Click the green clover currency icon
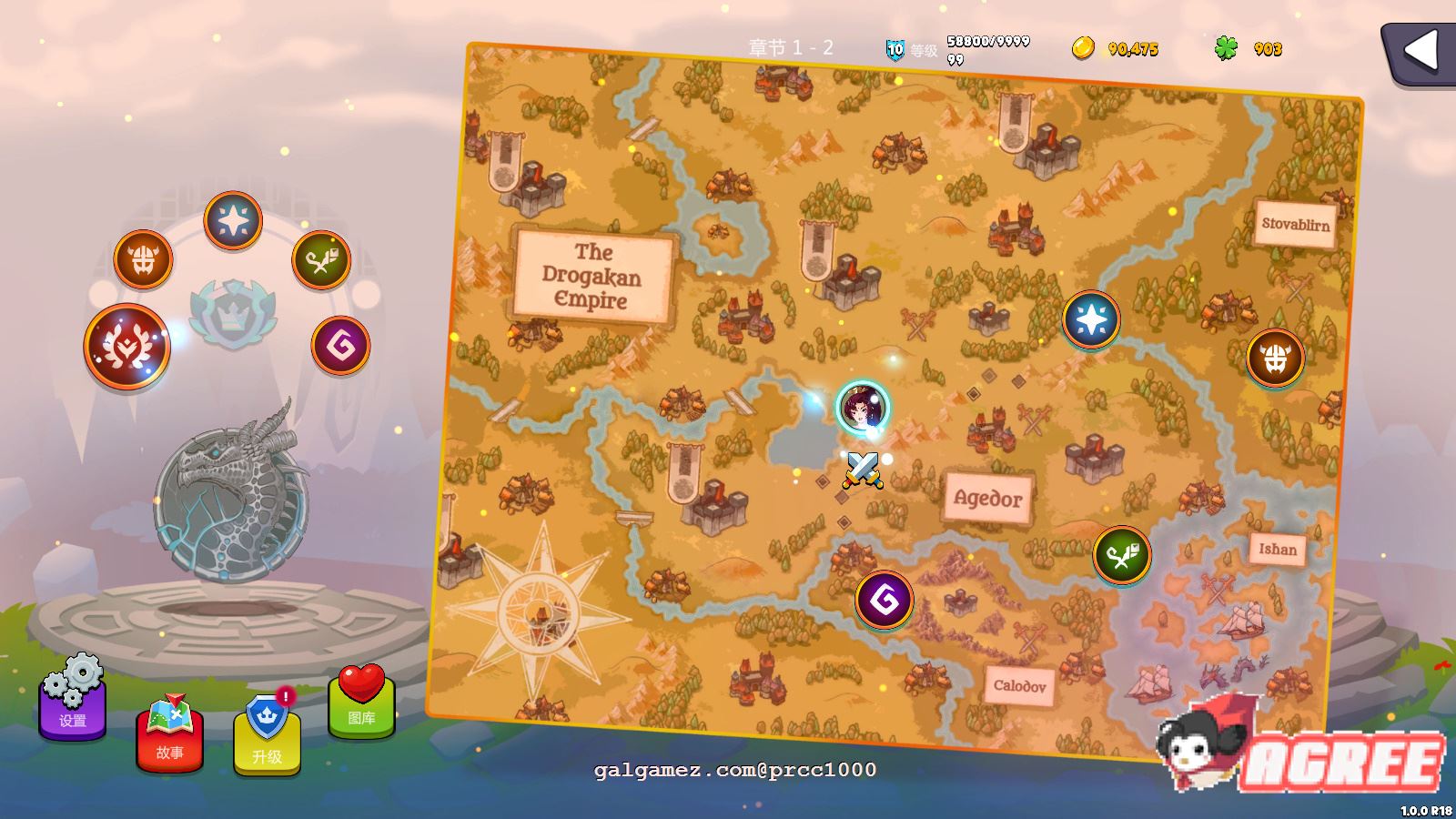 click(1226, 48)
